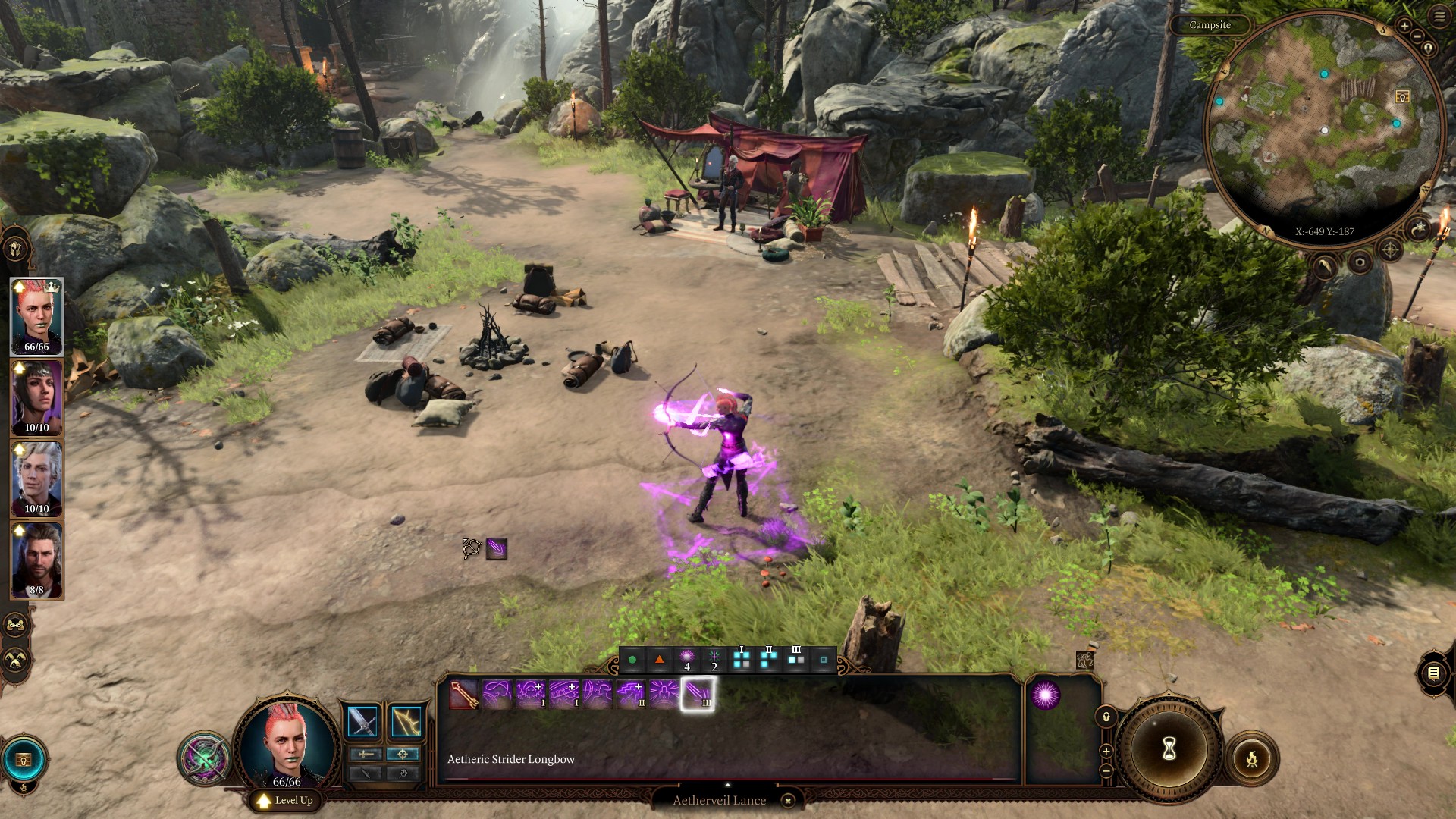Screen dimensions: 1456x819
Task: Use the red arrow attack in the hotbar
Action: [x=464, y=694]
